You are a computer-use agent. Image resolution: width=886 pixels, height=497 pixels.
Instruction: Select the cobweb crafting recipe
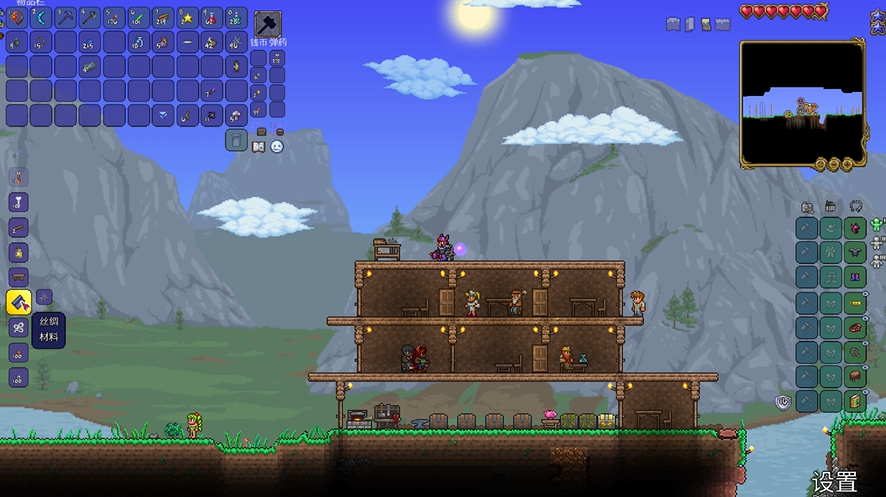coord(19,327)
